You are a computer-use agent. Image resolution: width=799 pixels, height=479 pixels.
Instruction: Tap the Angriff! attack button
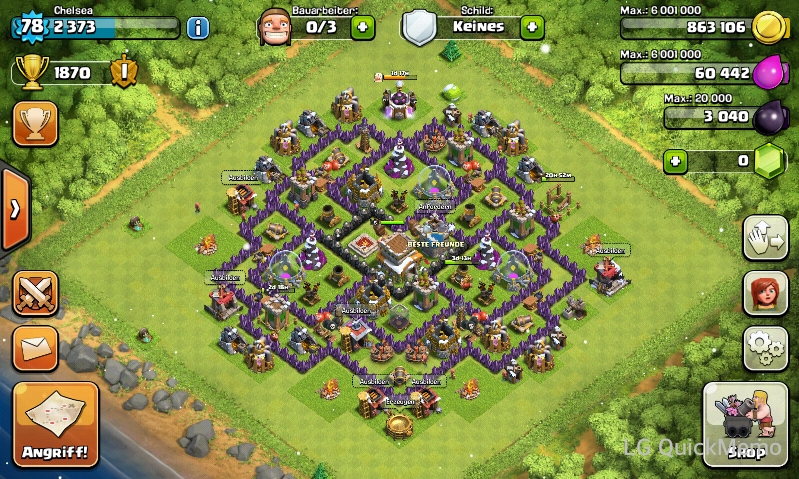(56, 424)
